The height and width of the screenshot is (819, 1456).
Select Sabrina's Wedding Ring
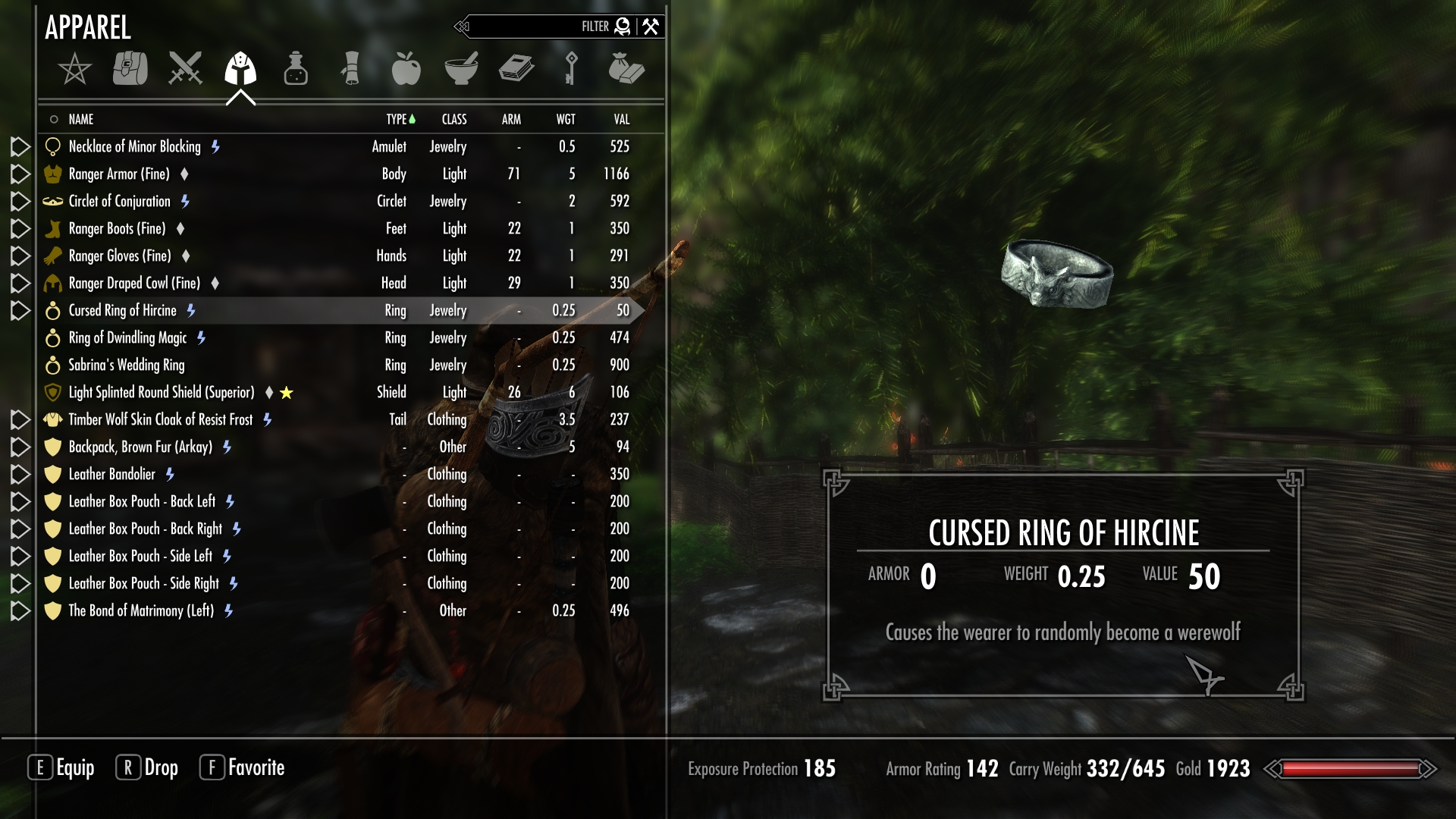click(x=127, y=365)
